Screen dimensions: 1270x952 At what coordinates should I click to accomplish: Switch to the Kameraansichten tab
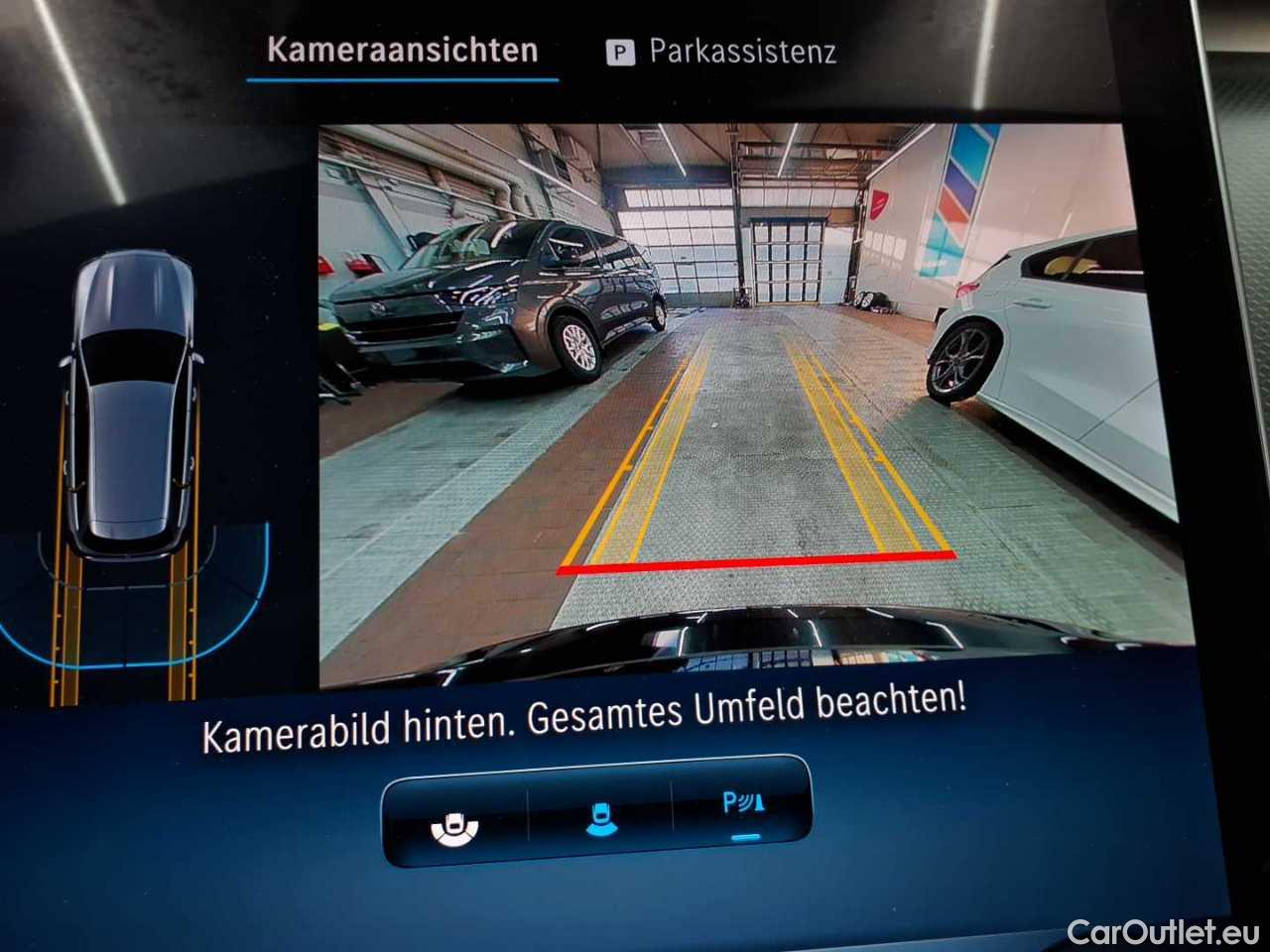tap(402, 51)
